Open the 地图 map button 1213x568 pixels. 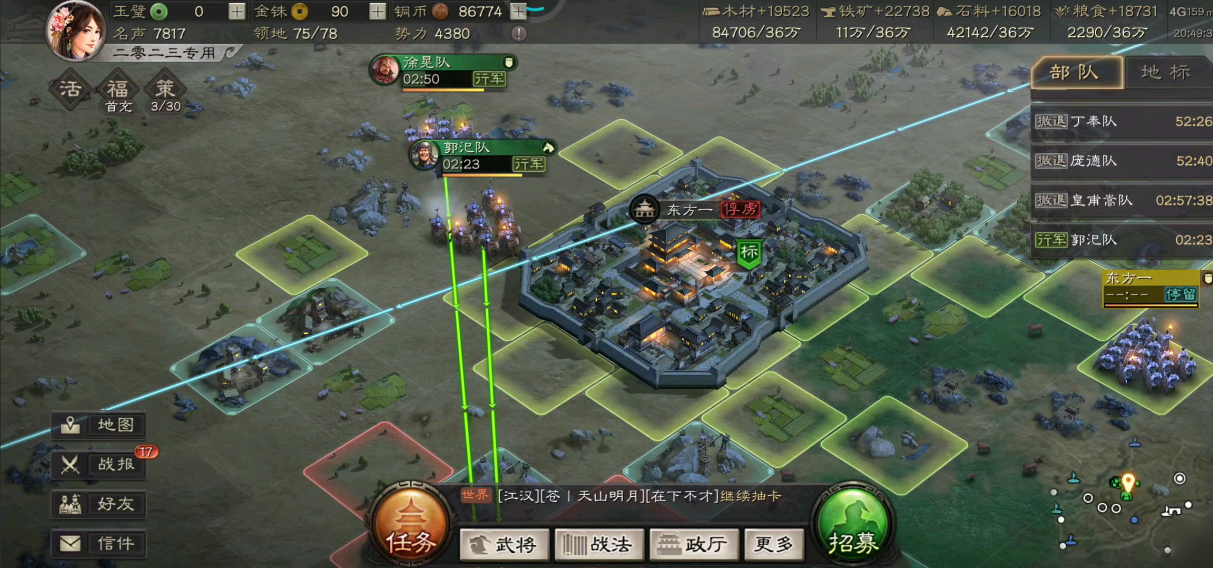(x=100, y=425)
